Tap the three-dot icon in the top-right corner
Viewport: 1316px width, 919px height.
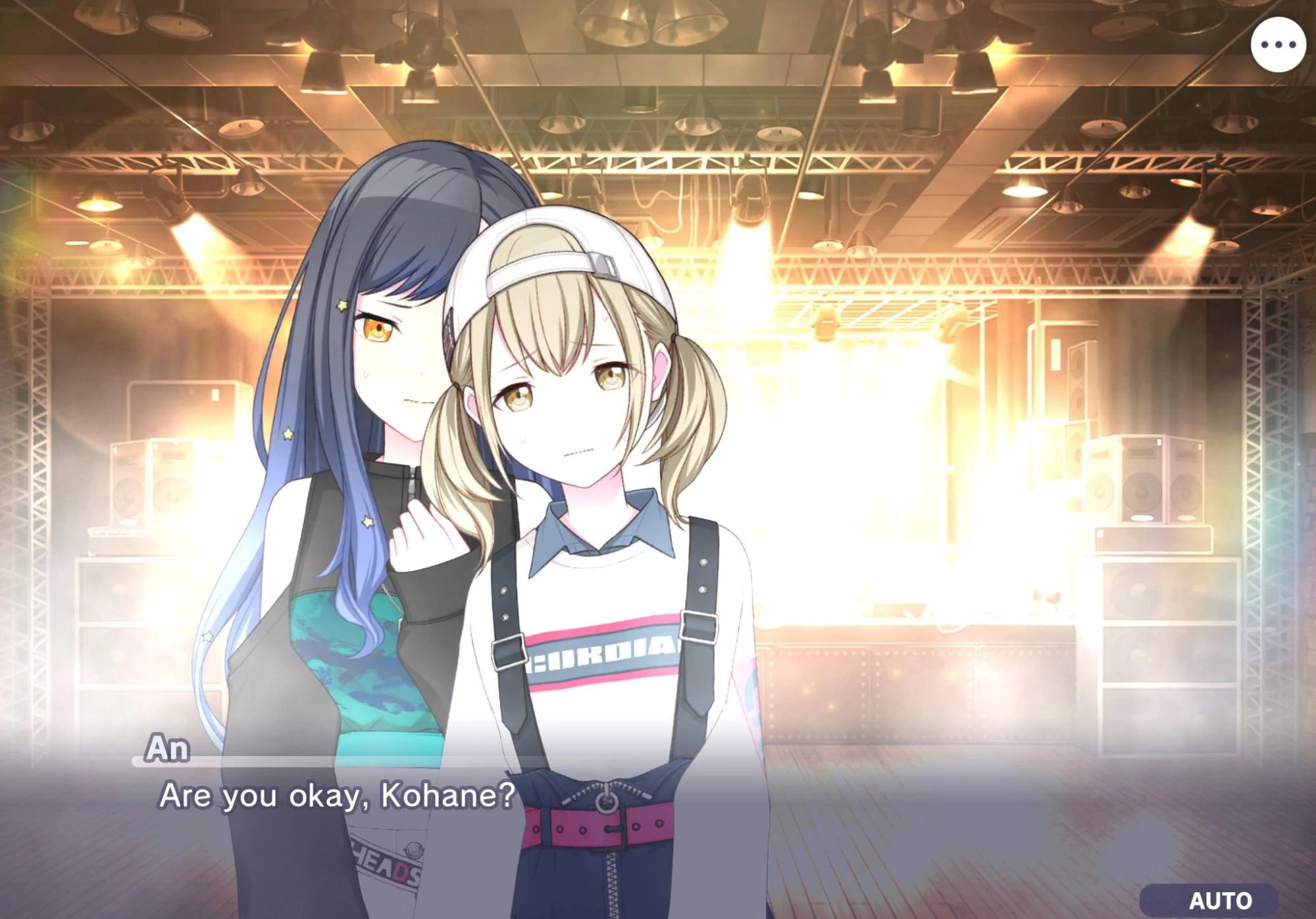click(x=1279, y=45)
